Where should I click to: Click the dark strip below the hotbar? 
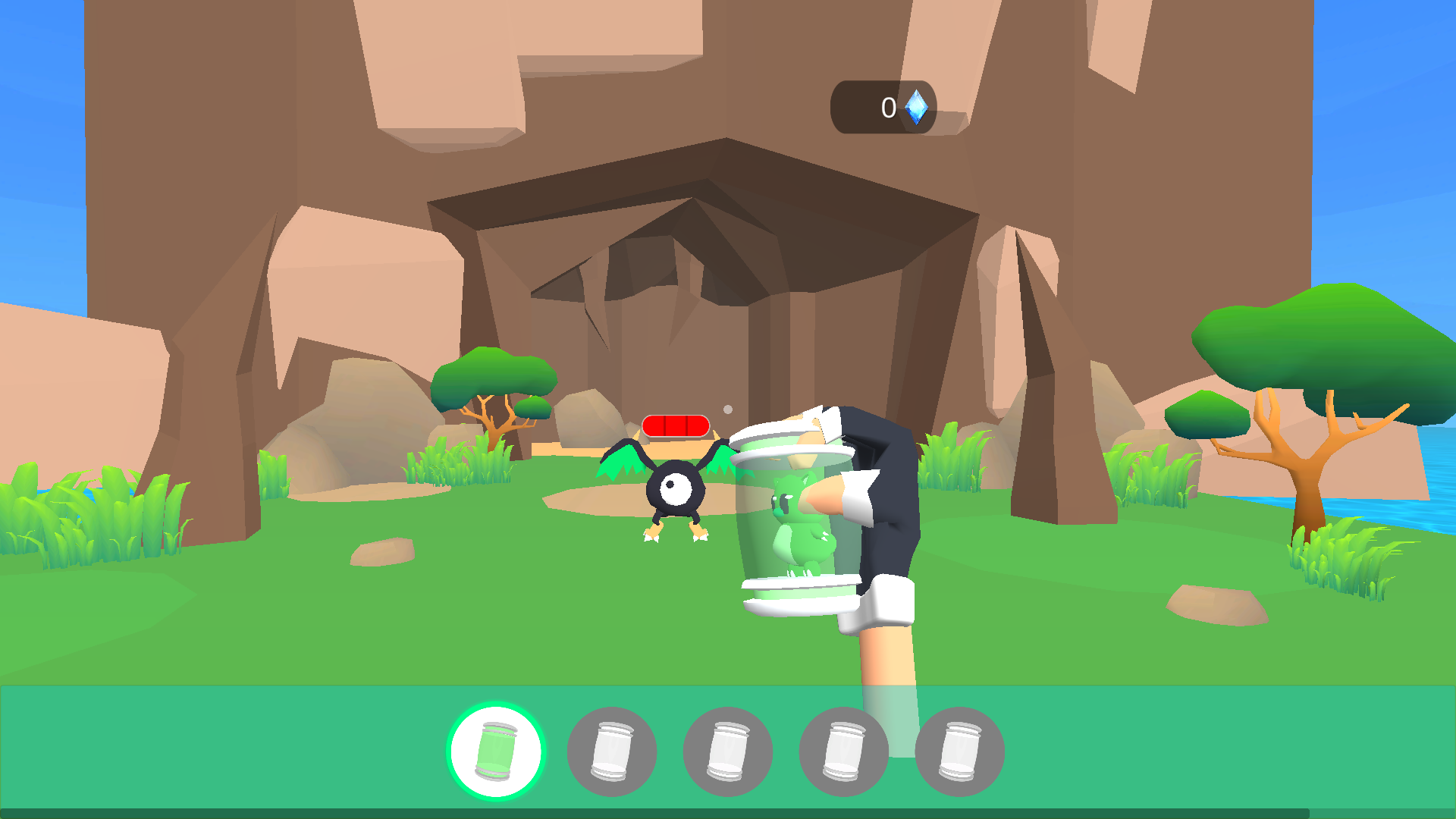coord(728,813)
